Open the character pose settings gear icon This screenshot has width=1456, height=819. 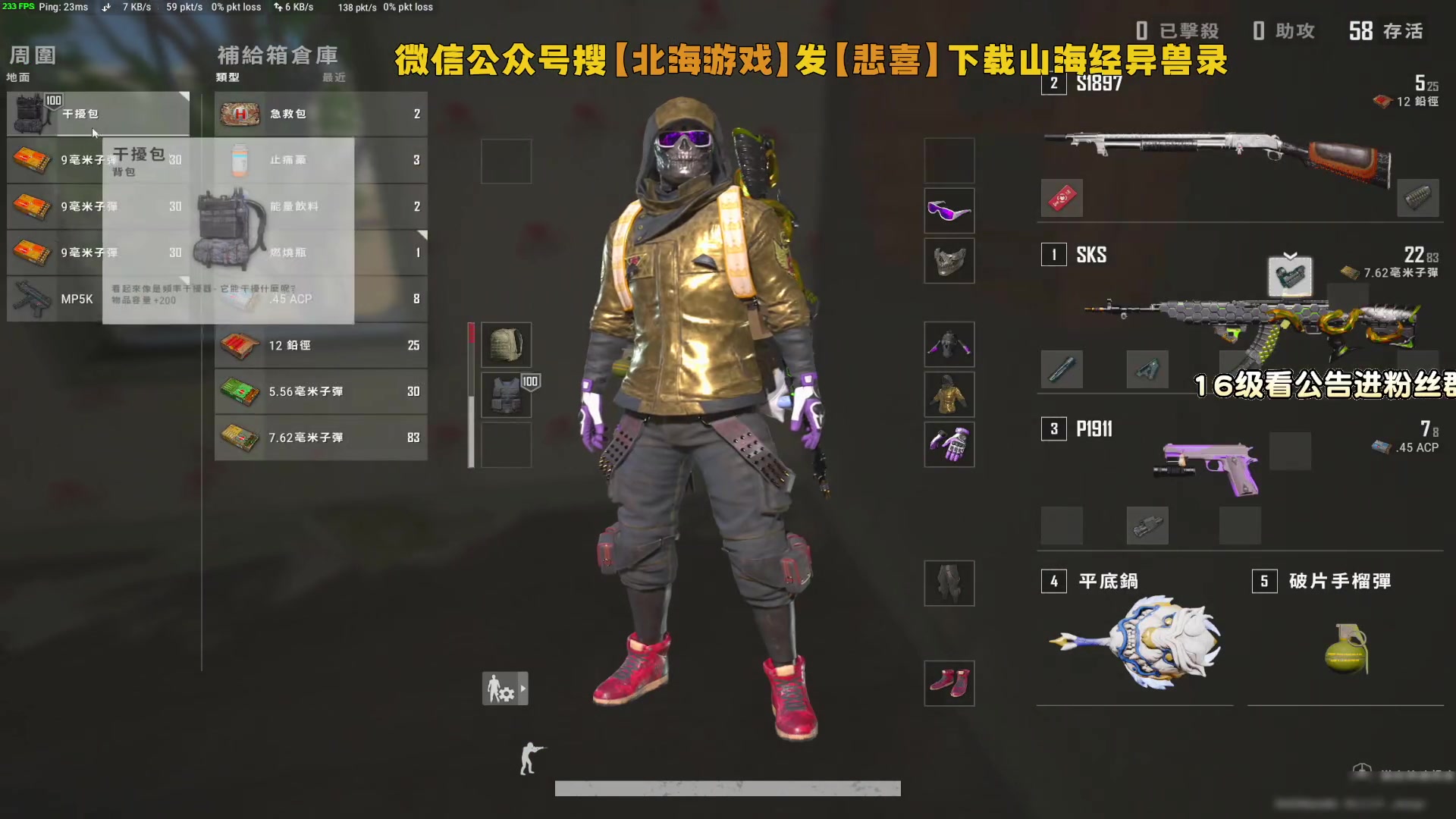[x=500, y=688]
